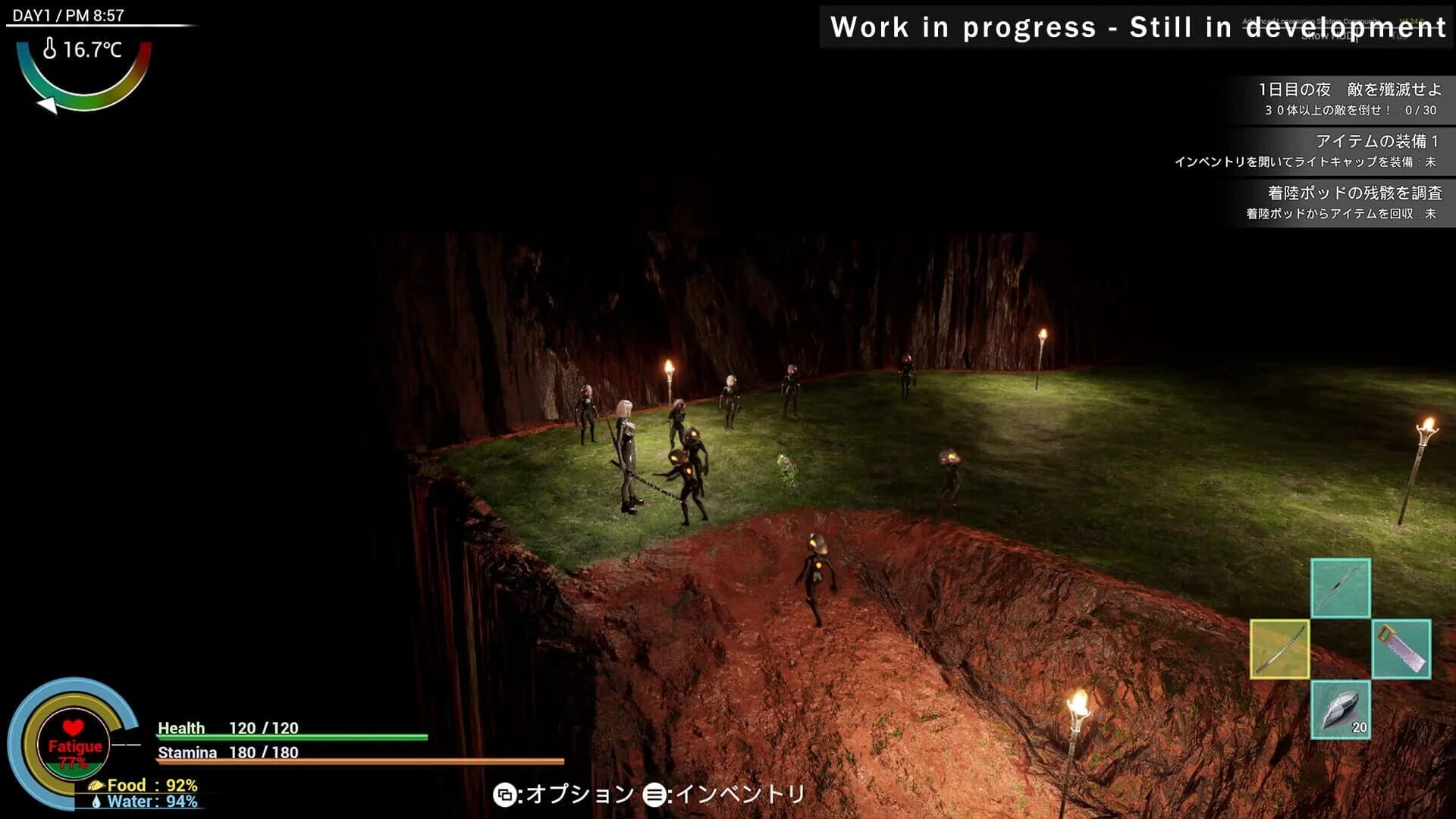
Task: Select the hand saw tool slot
Action: coord(1402,648)
